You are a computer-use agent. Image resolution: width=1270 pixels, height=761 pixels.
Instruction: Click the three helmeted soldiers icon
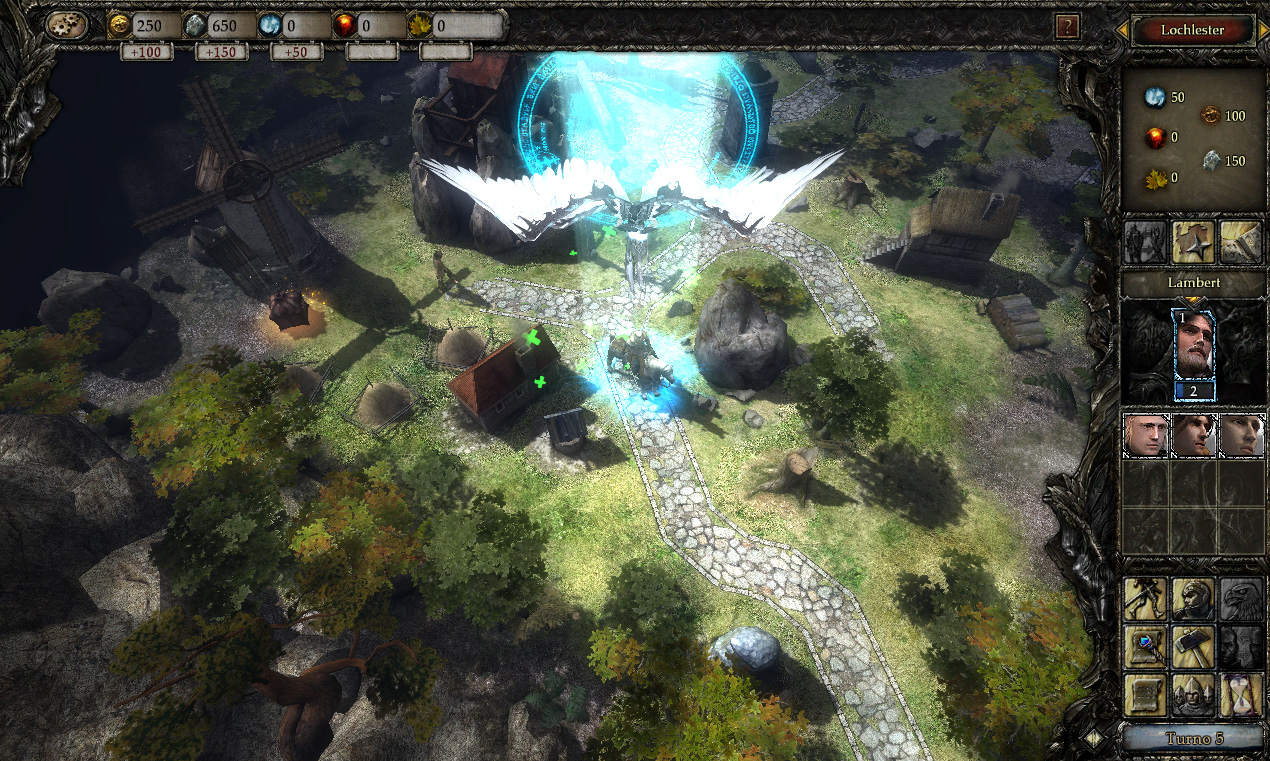1193,695
